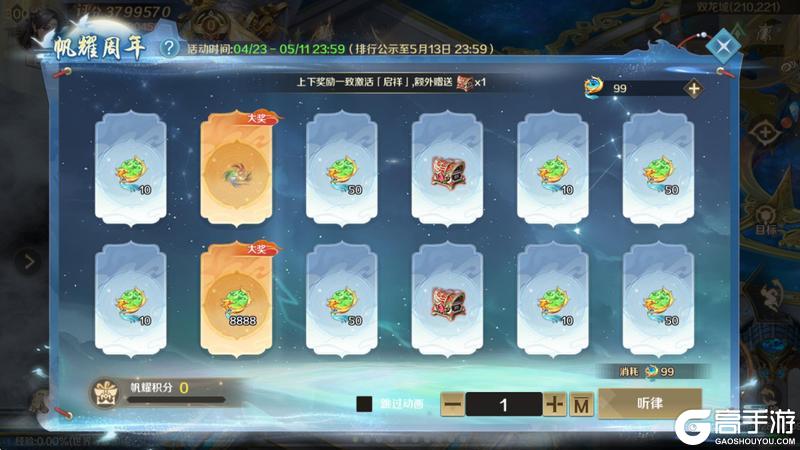Open the event help question mark
This screenshot has height=450, width=800.
tap(171, 47)
